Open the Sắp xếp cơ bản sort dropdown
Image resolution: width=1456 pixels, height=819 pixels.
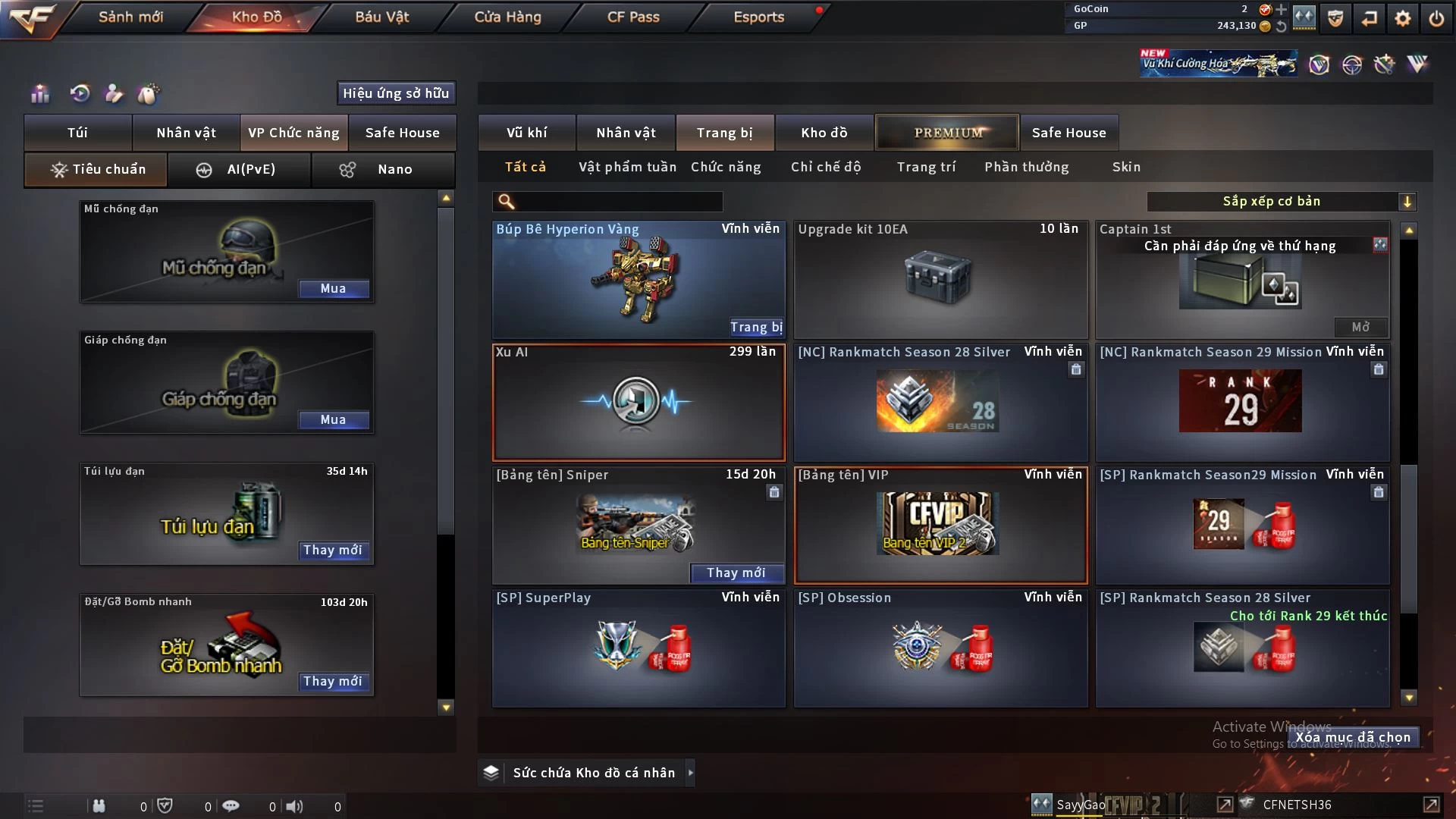1281,202
